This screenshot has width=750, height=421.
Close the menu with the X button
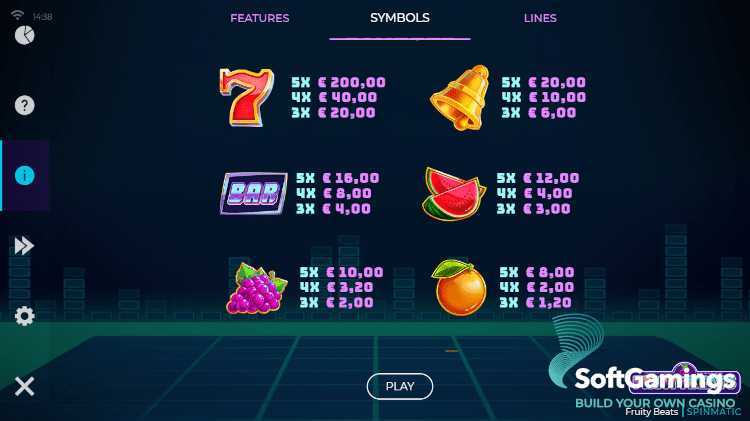[25, 386]
